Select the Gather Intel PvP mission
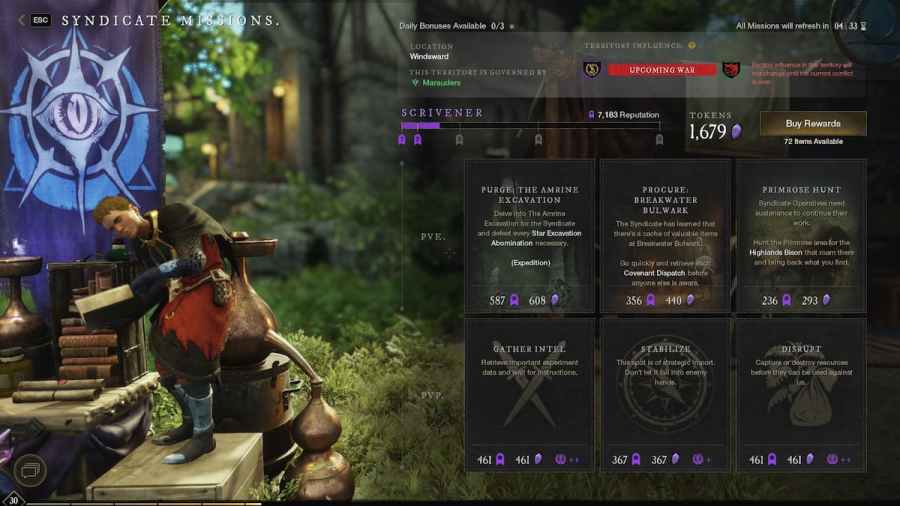The width and height of the screenshot is (900, 506). tap(529, 394)
